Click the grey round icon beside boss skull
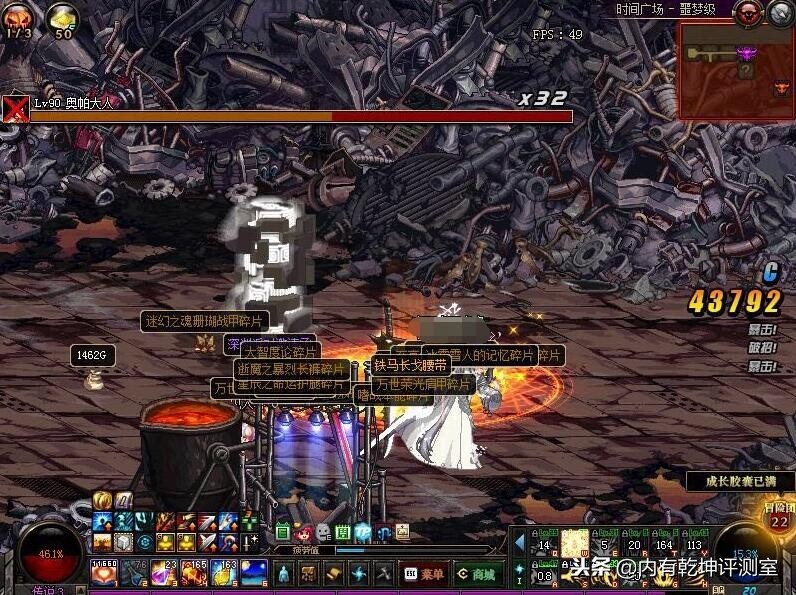This screenshot has width=796, height=595. coord(780,12)
